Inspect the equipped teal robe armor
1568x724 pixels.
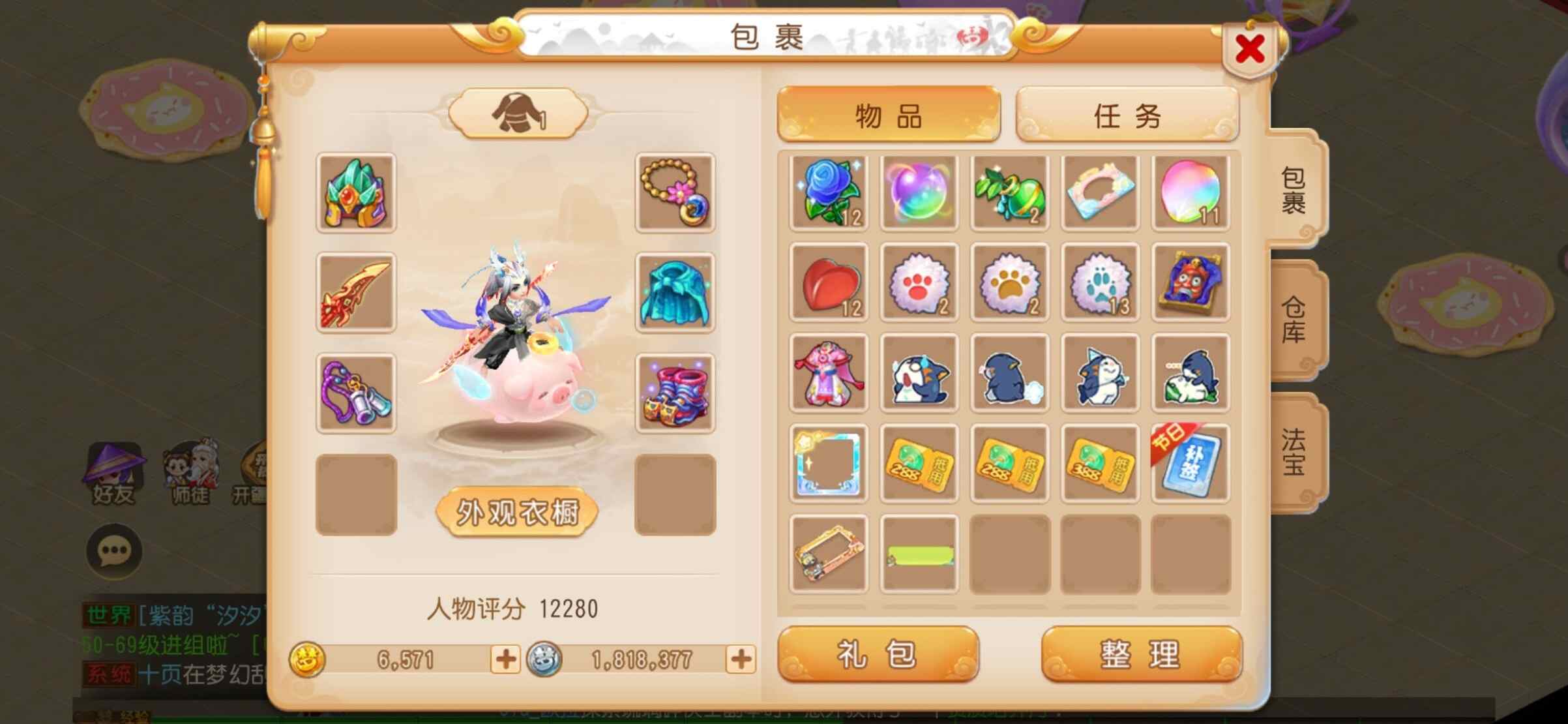(675, 293)
